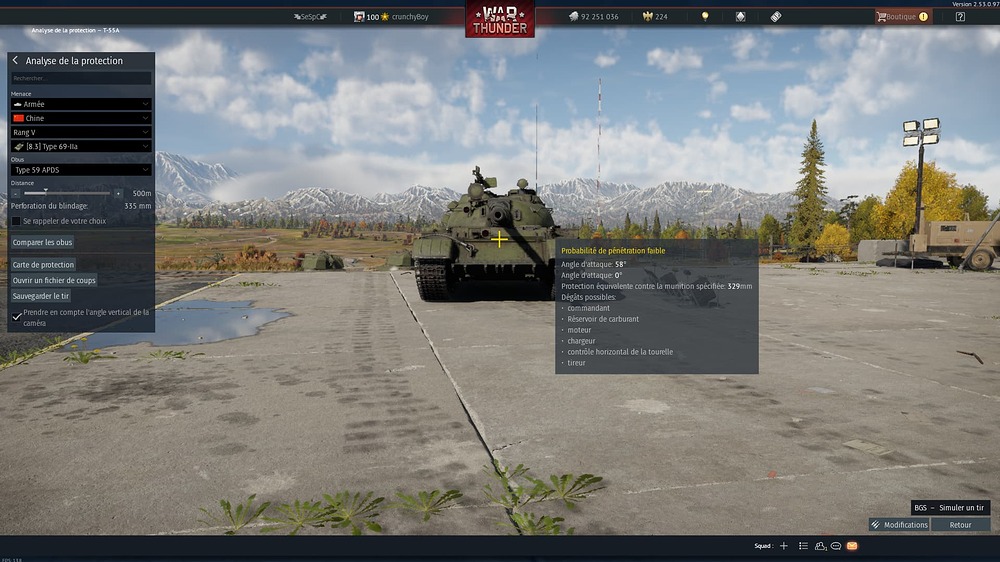Choose a shell from the Type 59 APDS dropdown

81,170
